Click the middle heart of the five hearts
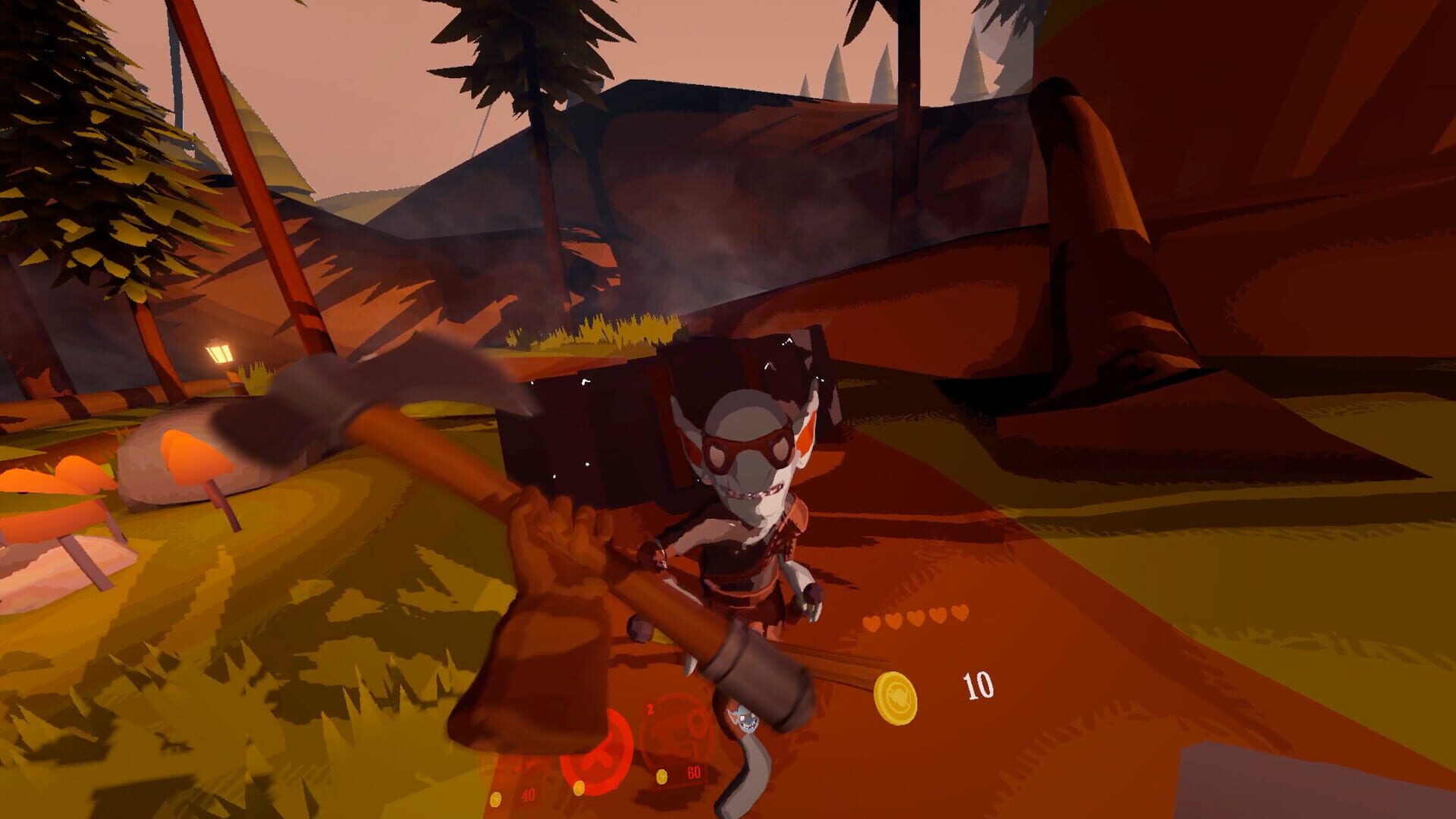 click(x=916, y=619)
